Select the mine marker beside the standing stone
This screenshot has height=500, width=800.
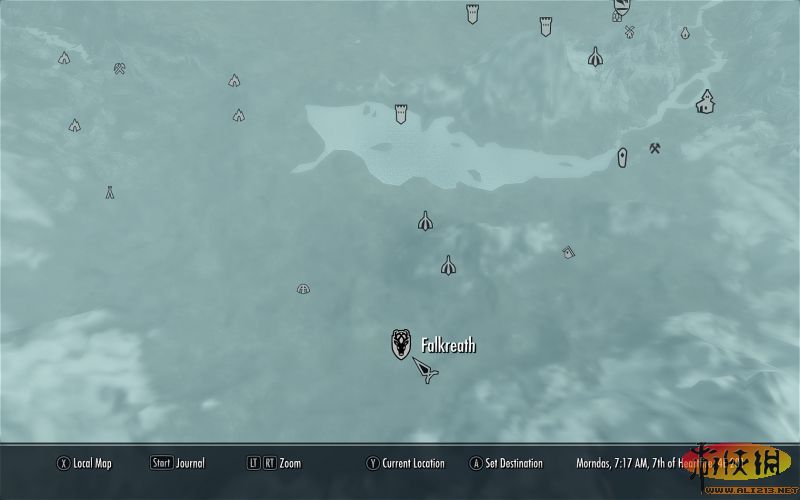click(x=655, y=149)
